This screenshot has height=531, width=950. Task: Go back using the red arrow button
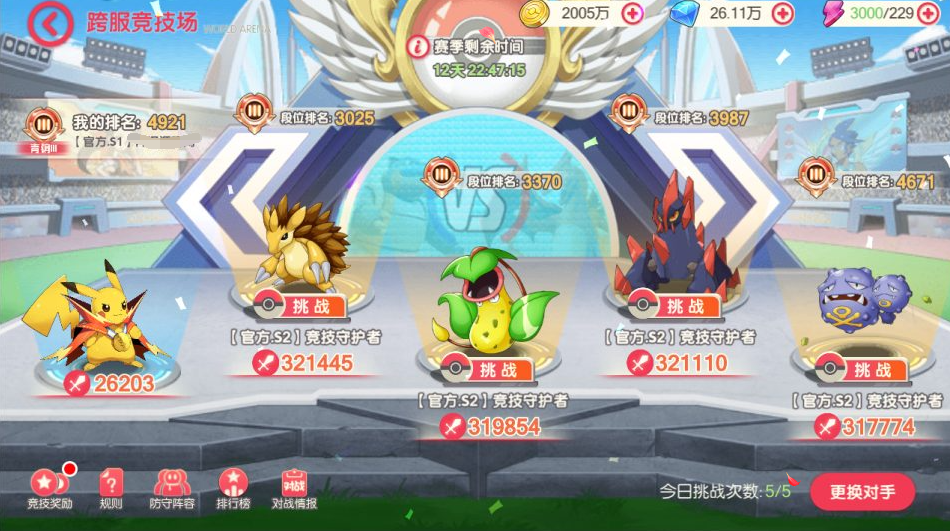click(49, 23)
